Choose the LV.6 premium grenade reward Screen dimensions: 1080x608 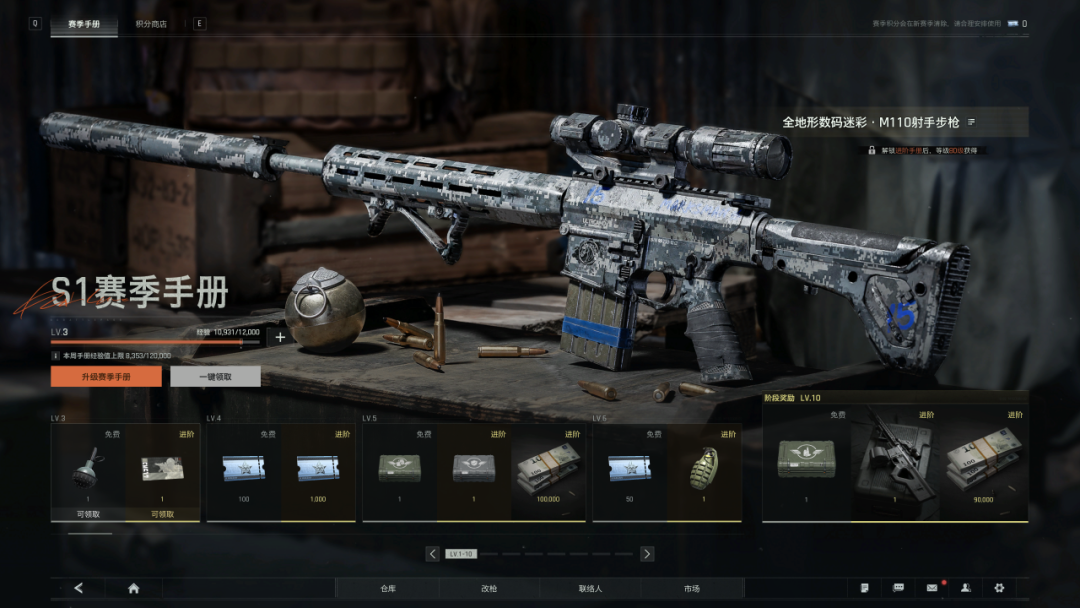point(704,471)
